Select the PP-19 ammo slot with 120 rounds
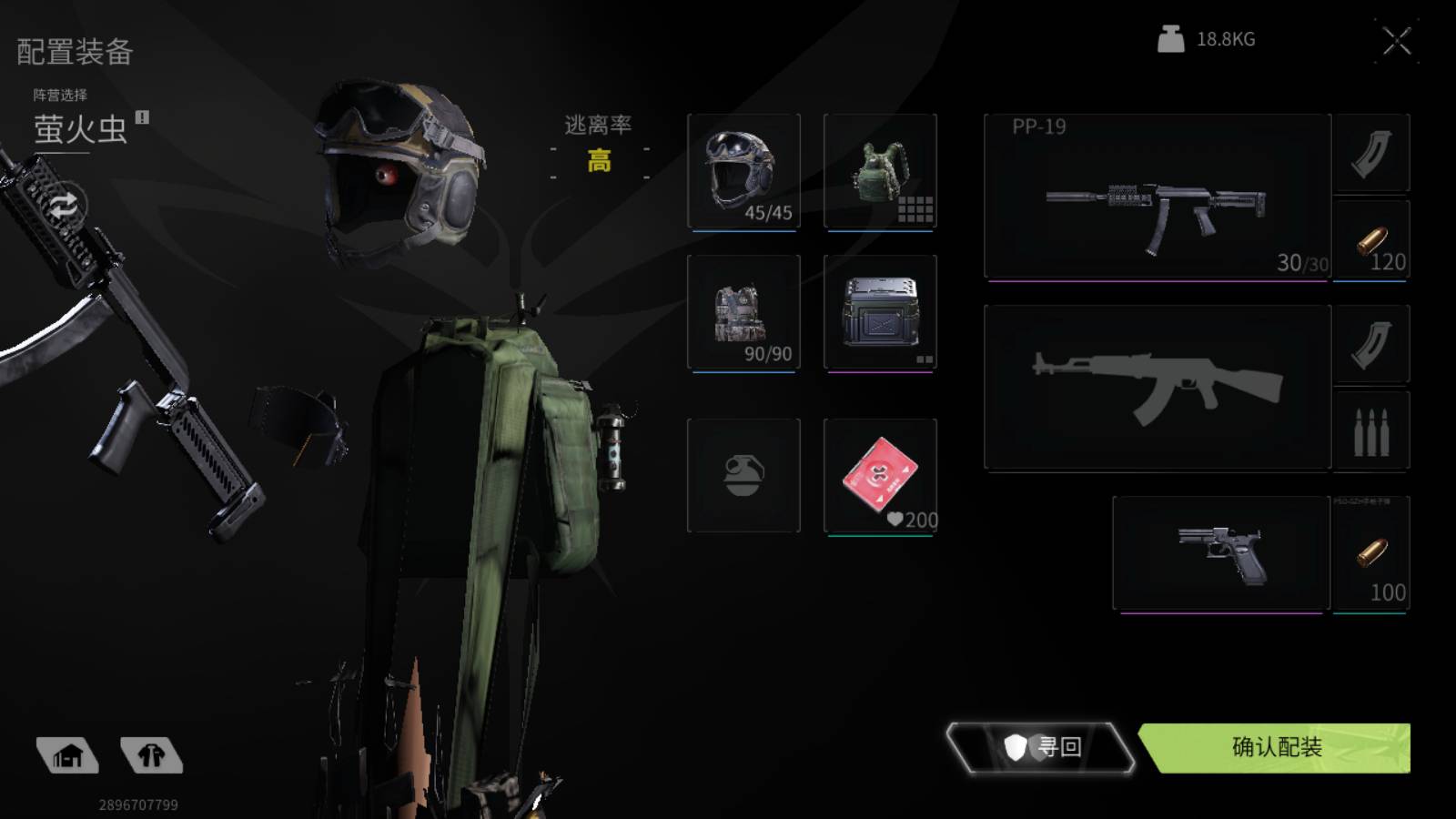The image size is (1456, 819). click(1371, 241)
